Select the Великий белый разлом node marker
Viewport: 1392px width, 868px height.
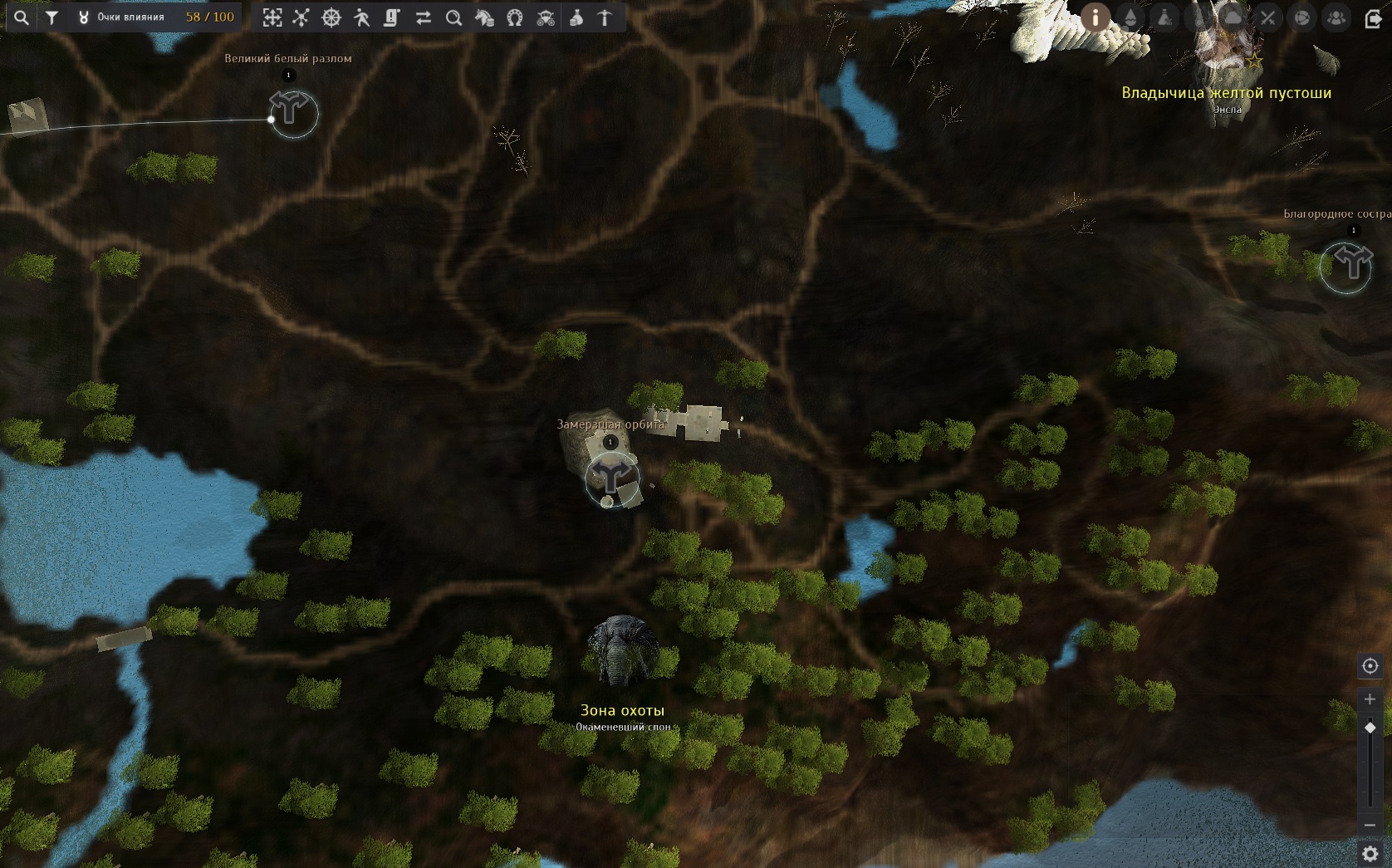coord(292,111)
